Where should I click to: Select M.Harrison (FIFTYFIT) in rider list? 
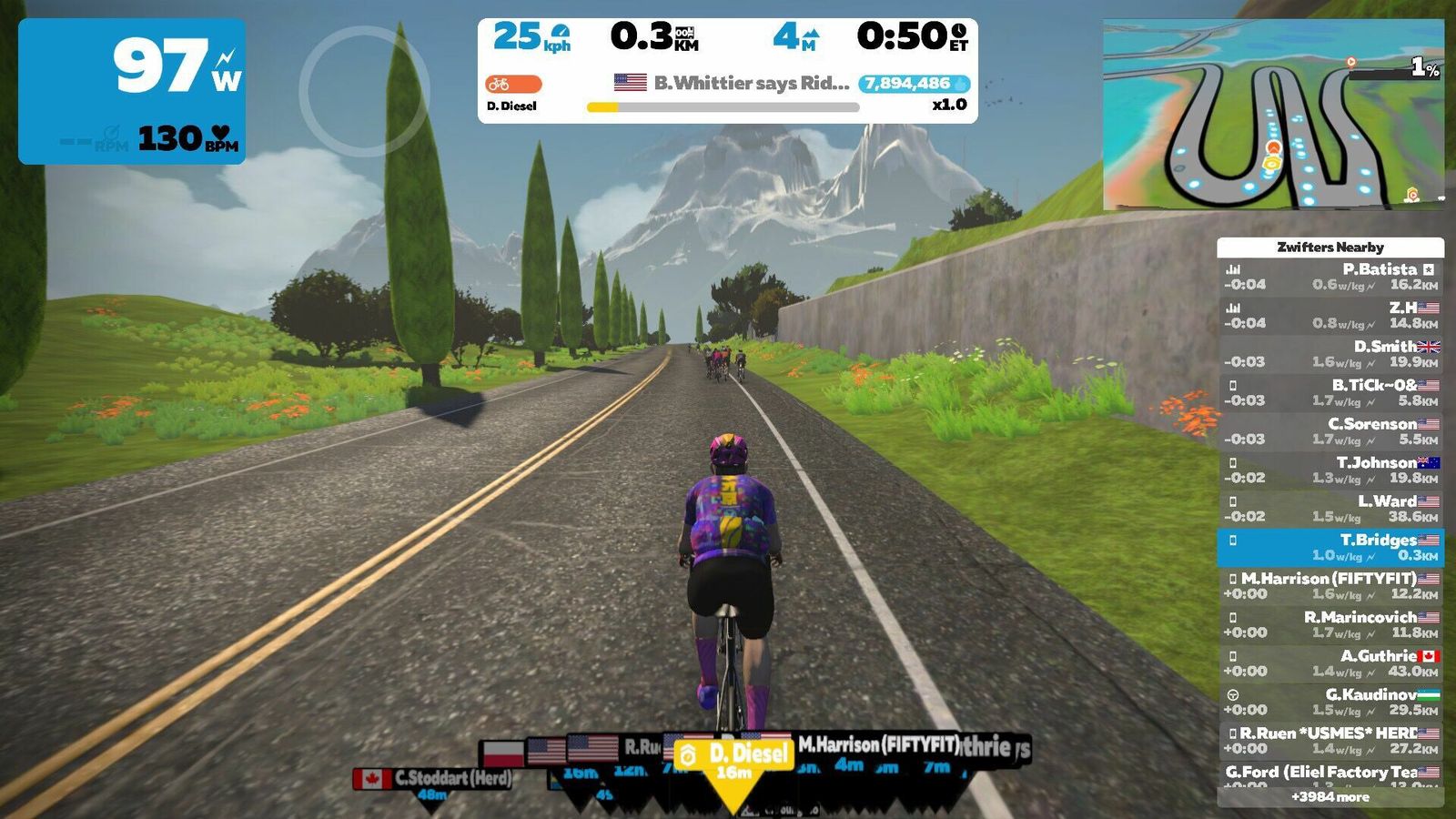click(1330, 586)
